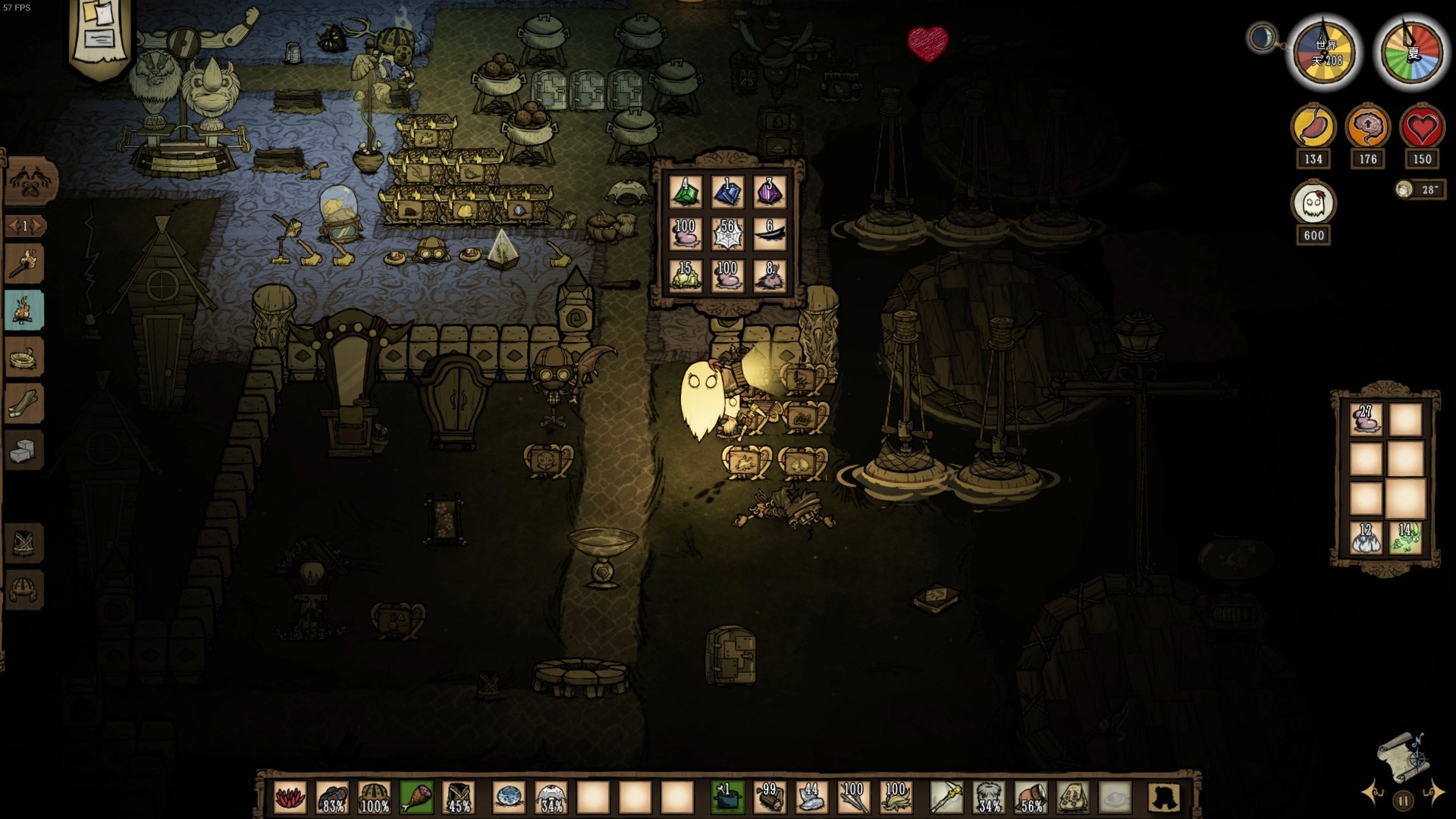Select the red lotus flower inventory slot
This screenshot has width=1456, height=819.
290,798
